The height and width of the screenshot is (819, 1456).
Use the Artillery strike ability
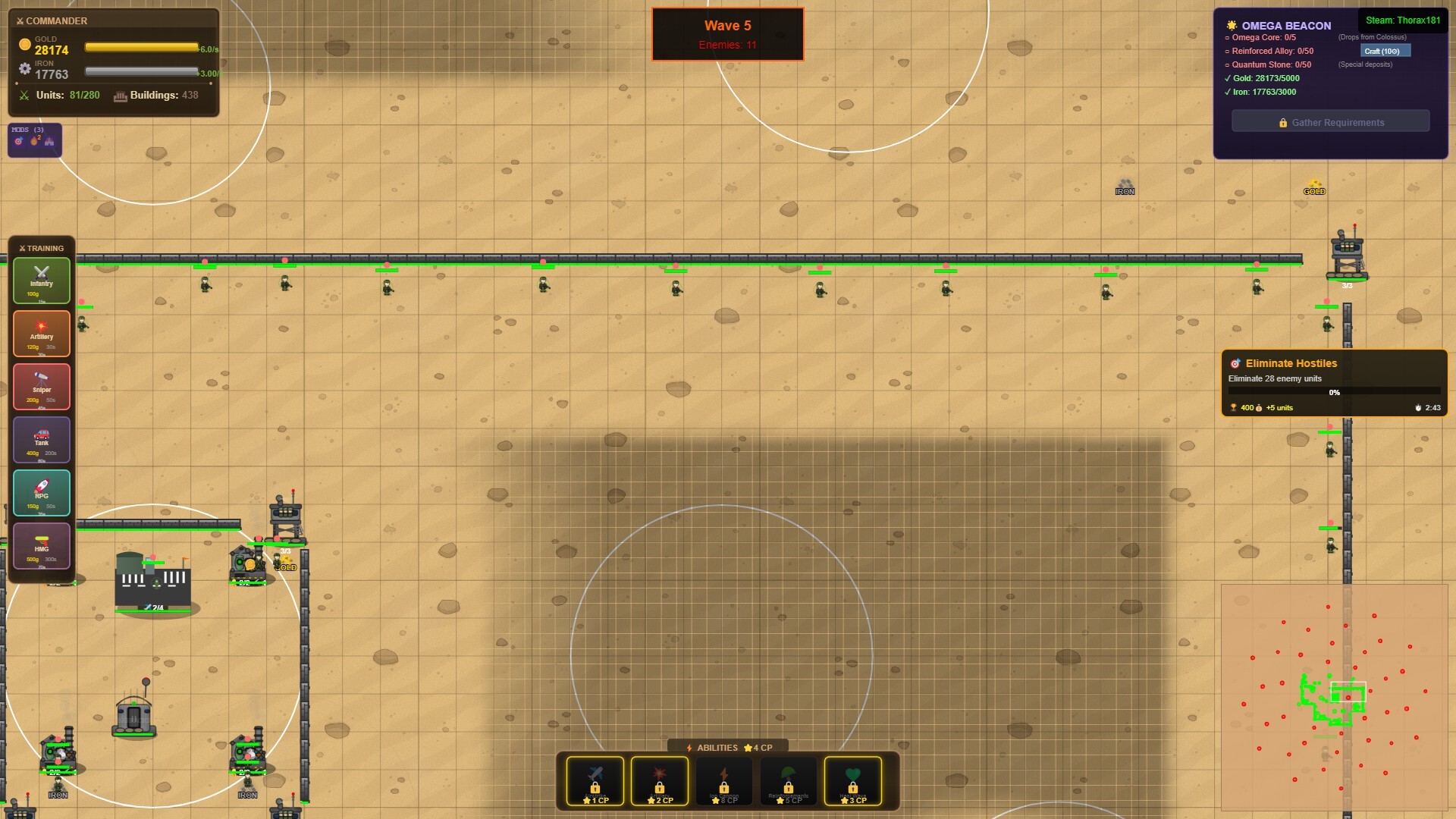(x=660, y=781)
